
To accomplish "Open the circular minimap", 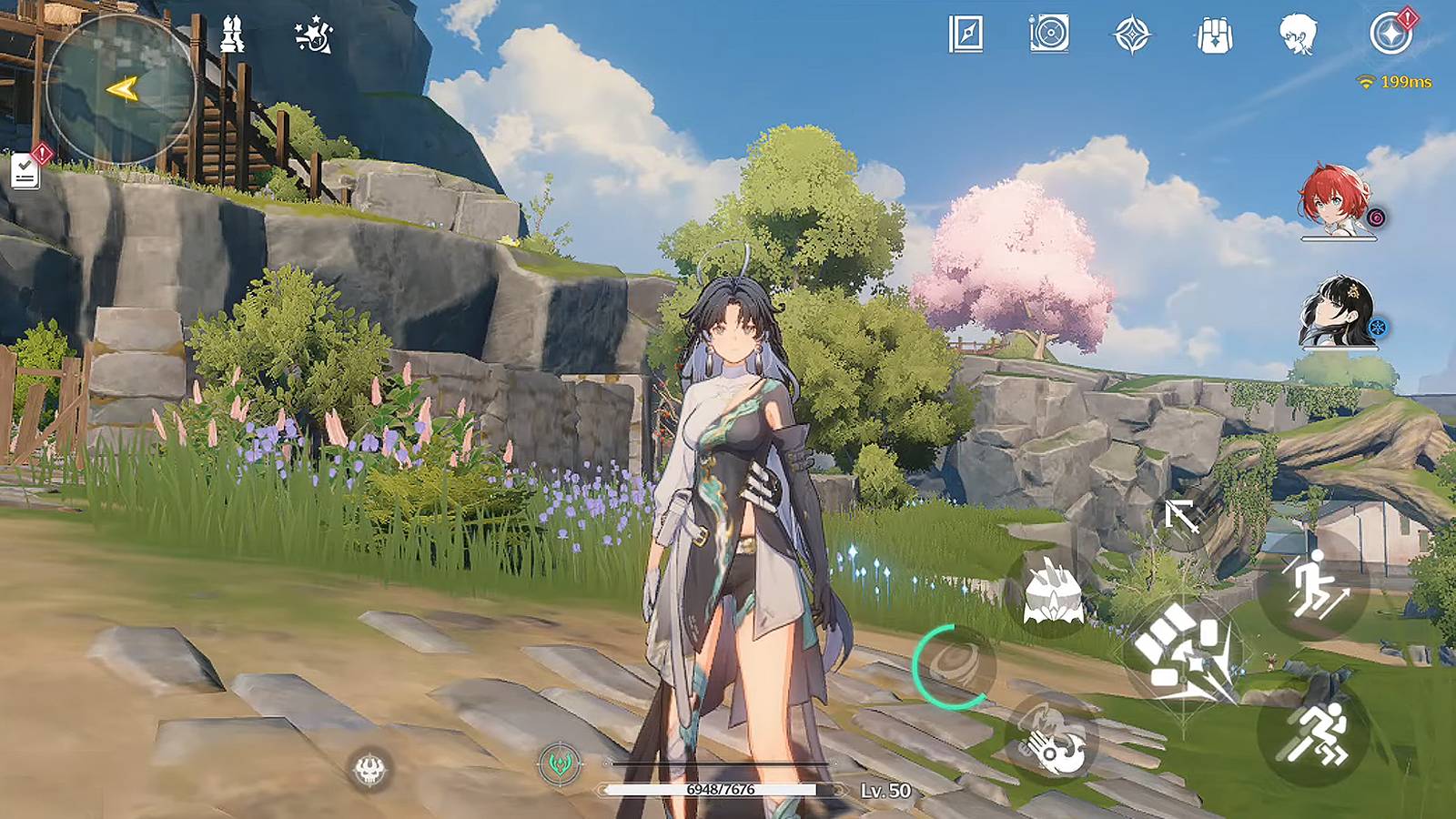I will (x=120, y=89).
